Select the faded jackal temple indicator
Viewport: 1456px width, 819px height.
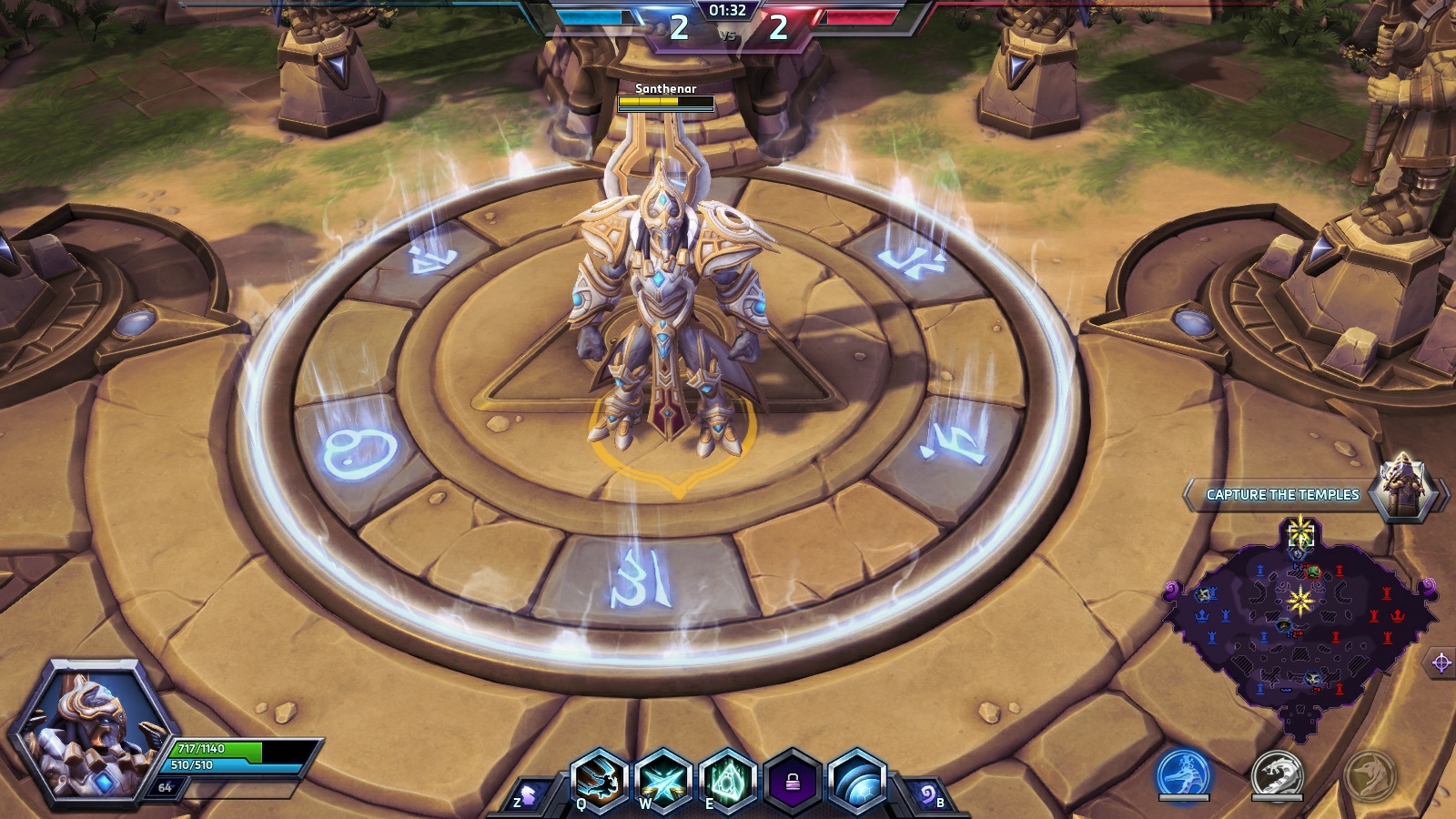tap(1370, 774)
